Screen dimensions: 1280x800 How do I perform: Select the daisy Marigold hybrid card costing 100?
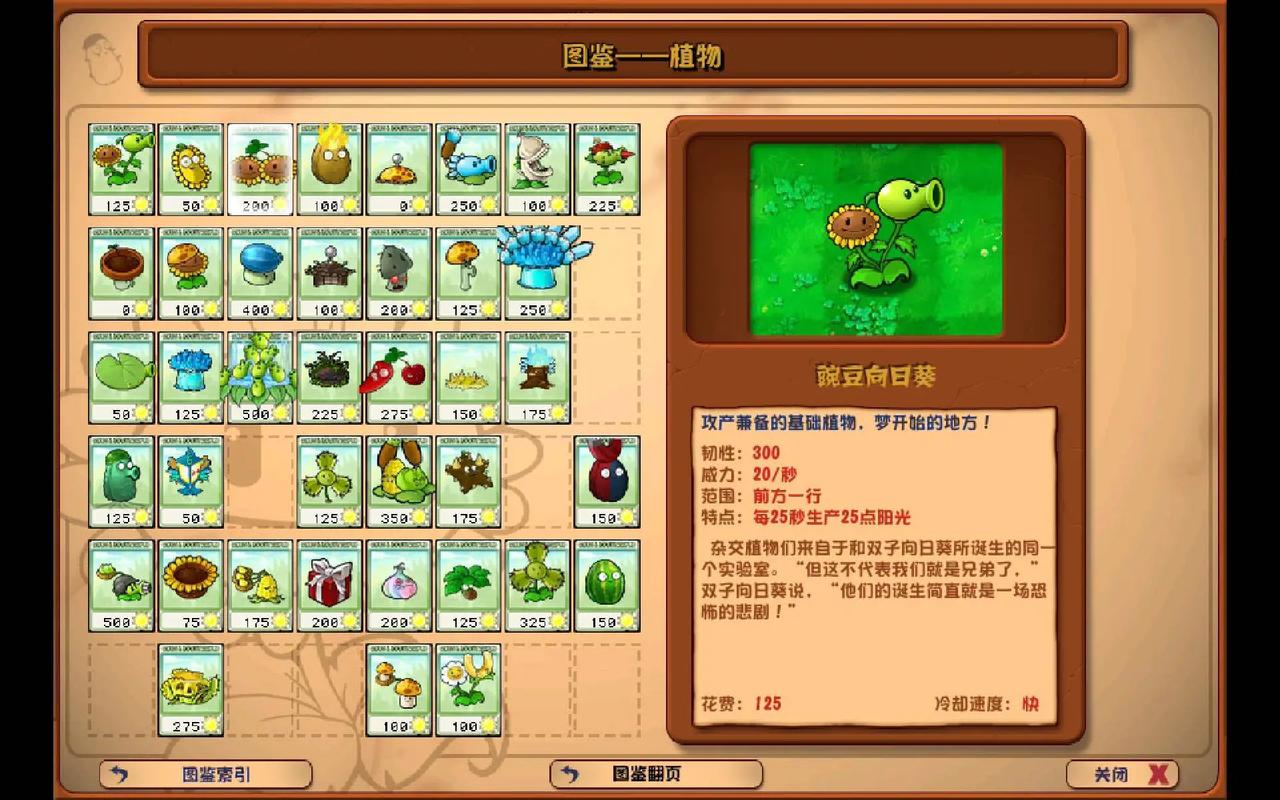pos(467,690)
